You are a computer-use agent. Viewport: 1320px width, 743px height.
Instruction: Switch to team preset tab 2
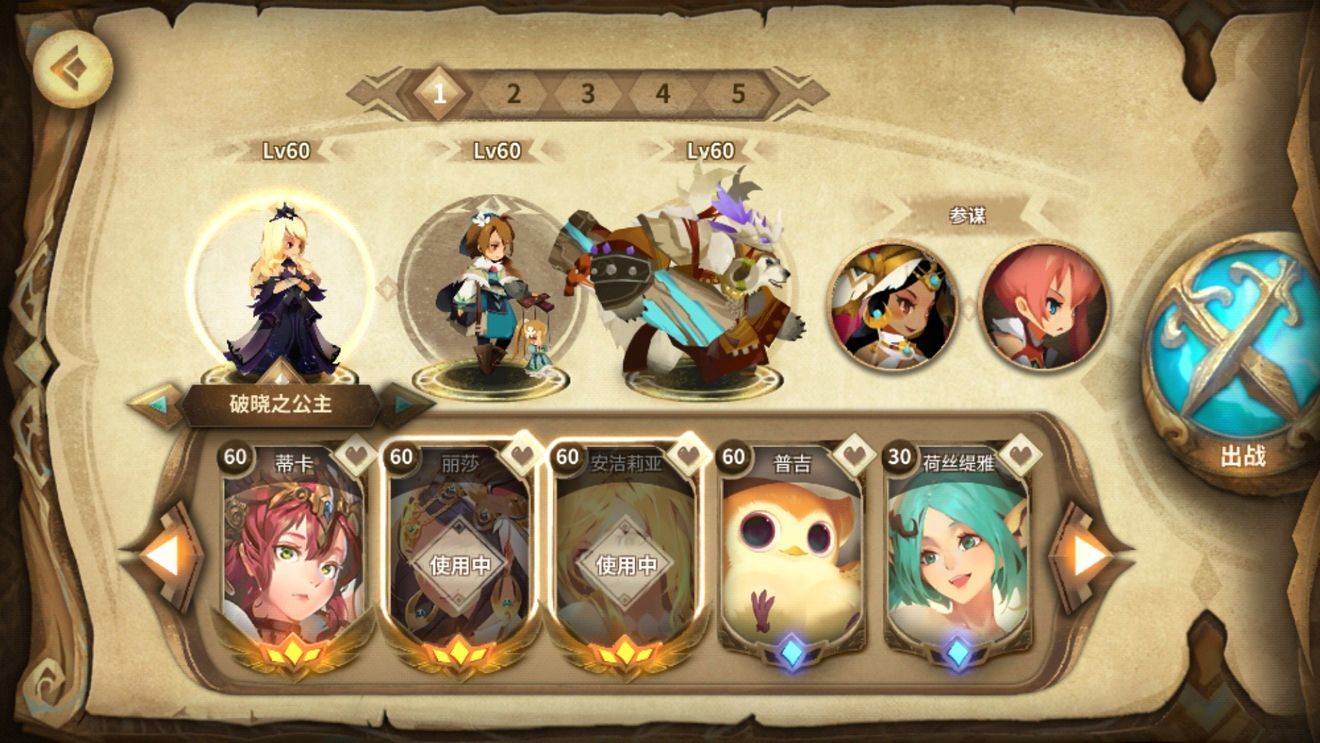pyautogui.click(x=513, y=94)
